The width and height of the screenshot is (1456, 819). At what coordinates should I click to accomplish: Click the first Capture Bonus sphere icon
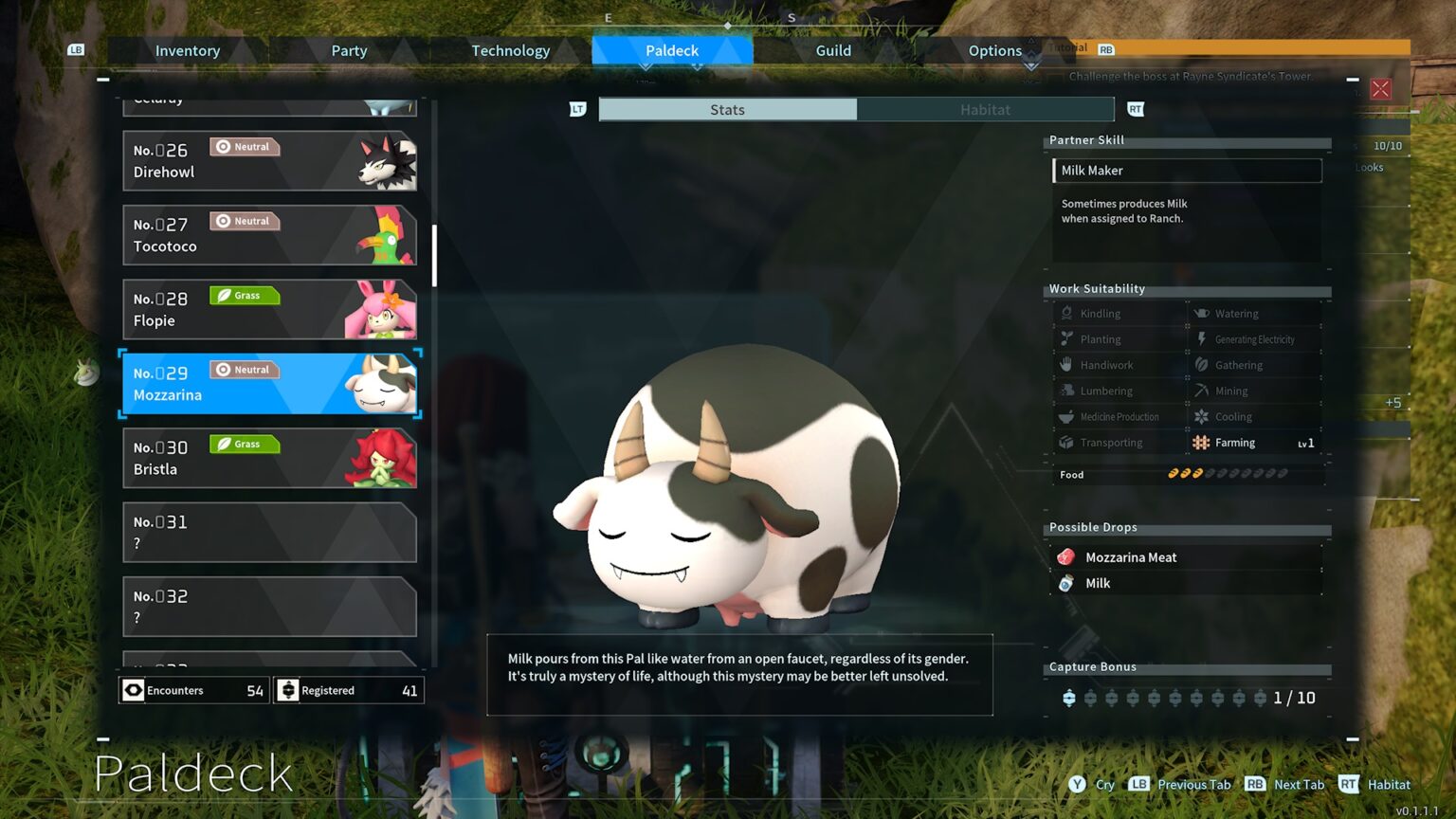pos(1070,697)
